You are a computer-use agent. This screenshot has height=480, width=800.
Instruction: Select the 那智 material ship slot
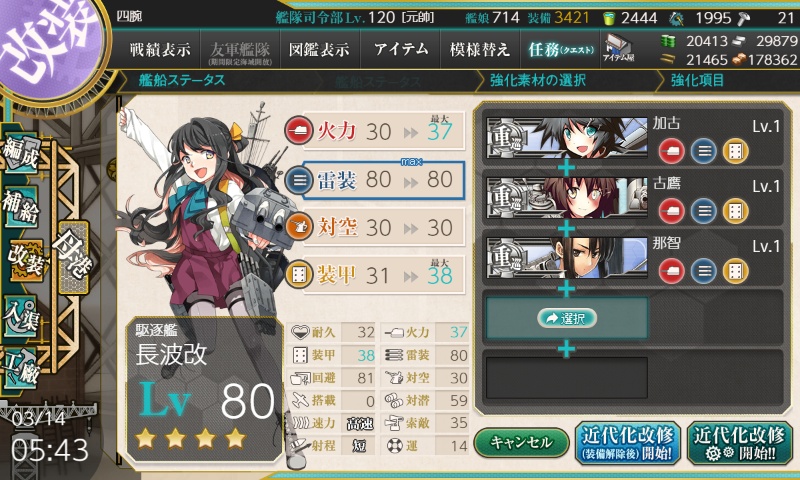tap(566, 255)
